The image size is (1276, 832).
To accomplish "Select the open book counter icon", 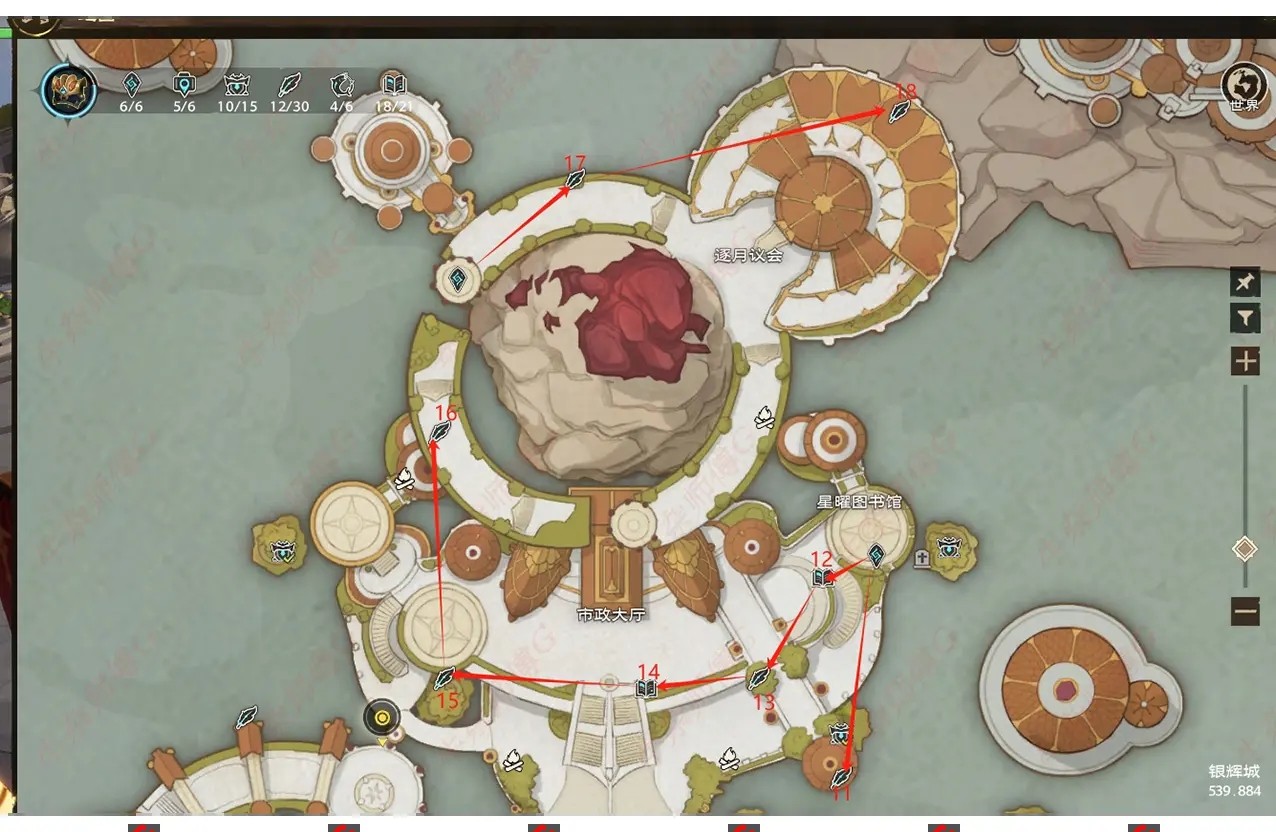I will coord(394,85).
